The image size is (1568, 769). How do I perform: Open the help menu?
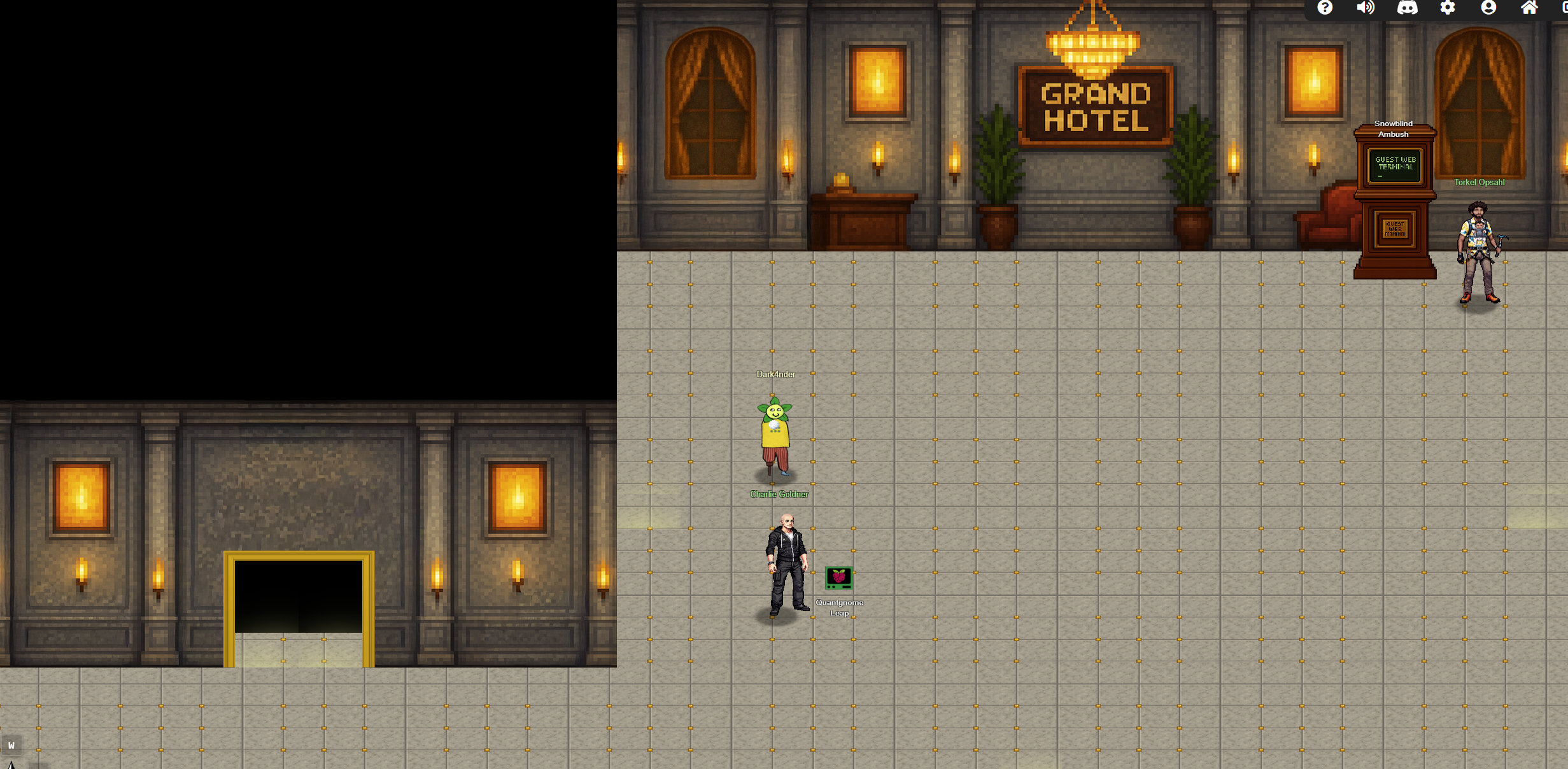[x=1325, y=8]
